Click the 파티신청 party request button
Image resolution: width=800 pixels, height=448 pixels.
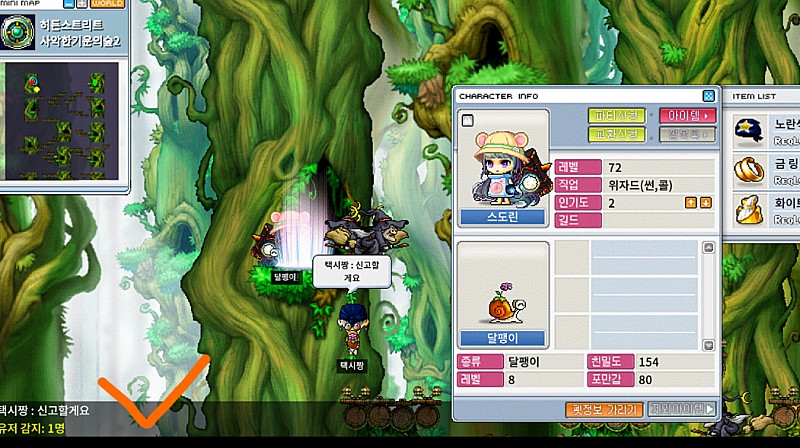pos(617,115)
